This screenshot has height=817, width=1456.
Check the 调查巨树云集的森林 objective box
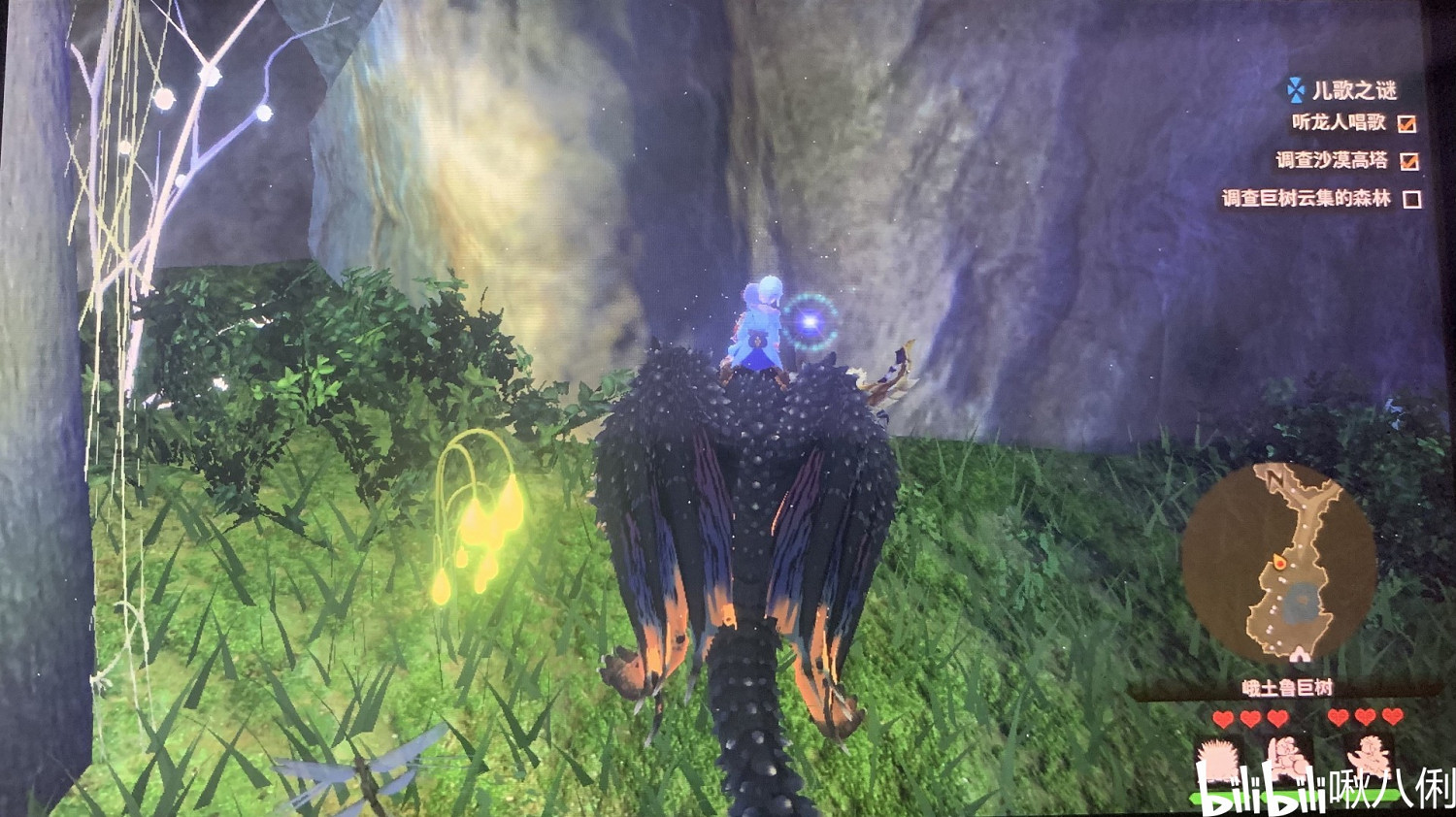pyautogui.click(x=1411, y=199)
